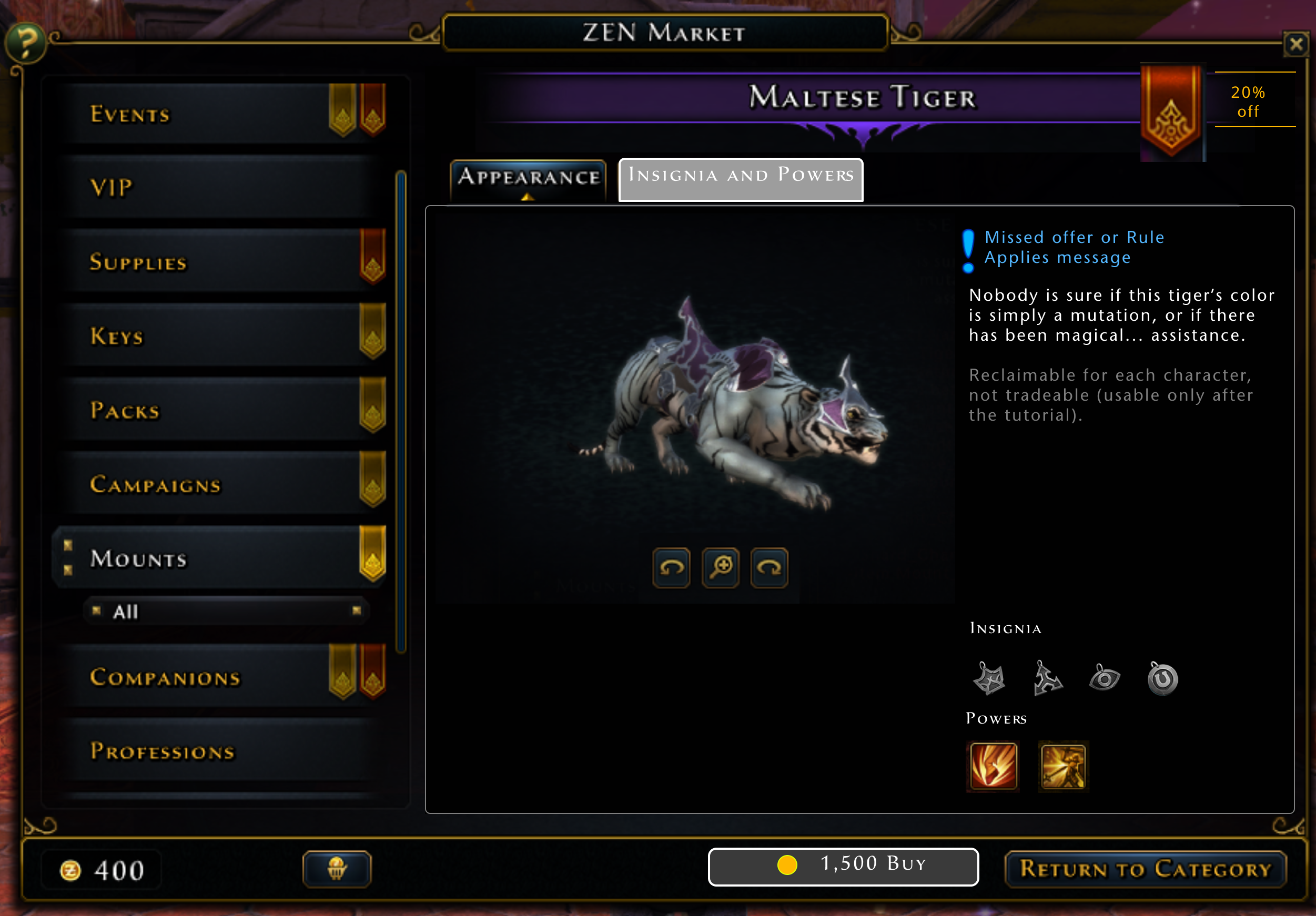This screenshot has height=916, width=1316.
Task: Buy the Maltese Tiger for 1,500
Action: pyautogui.click(x=843, y=866)
